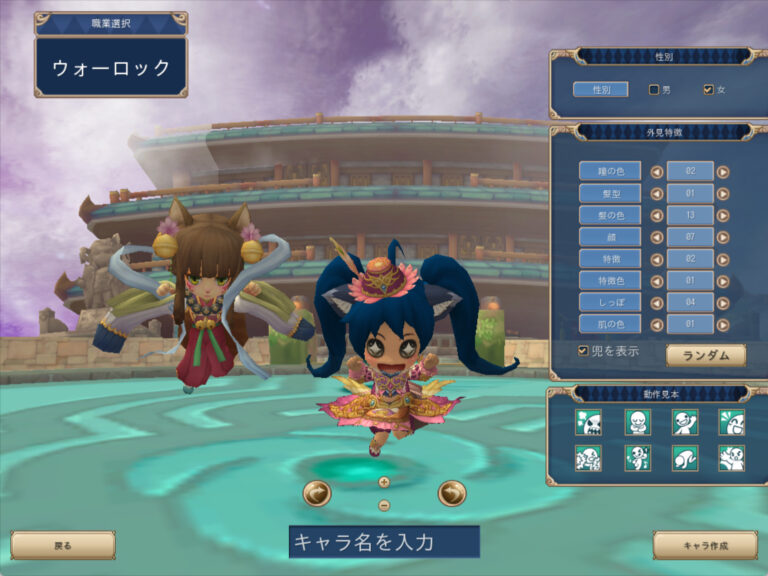Randomize appearance with the ランダム button
The width and height of the screenshot is (768, 576).
click(706, 355)
